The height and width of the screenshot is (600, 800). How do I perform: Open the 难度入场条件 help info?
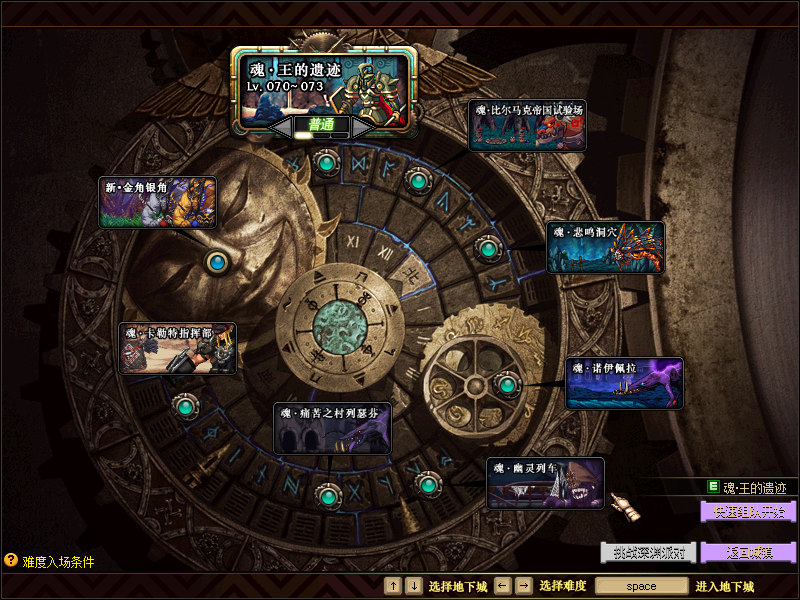(50, 561)
